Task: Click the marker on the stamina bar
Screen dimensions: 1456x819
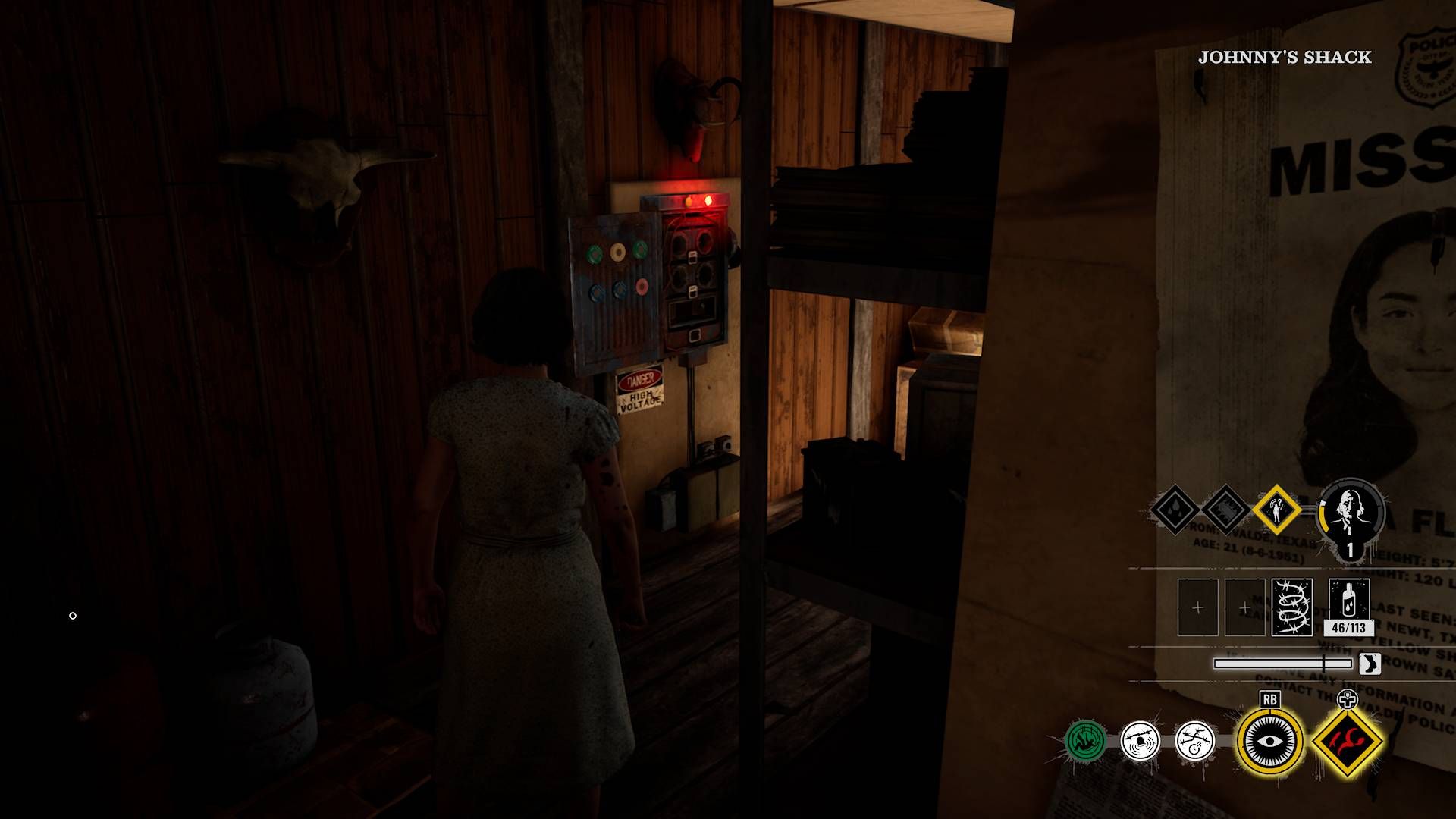Action: coord(1325,664)
